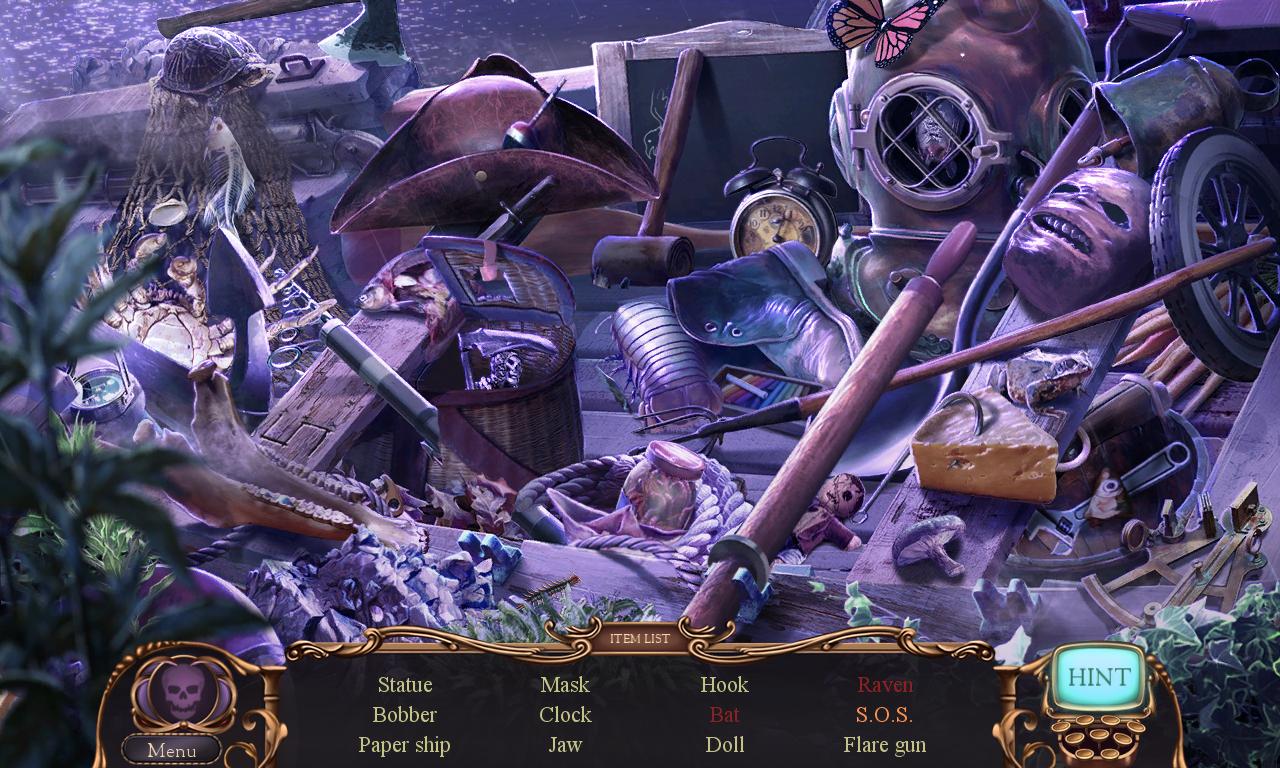The height and width of the screenshot is (768, 1280).
Task: Select "Statue" in the item list
Action: [x=405, y=685]
